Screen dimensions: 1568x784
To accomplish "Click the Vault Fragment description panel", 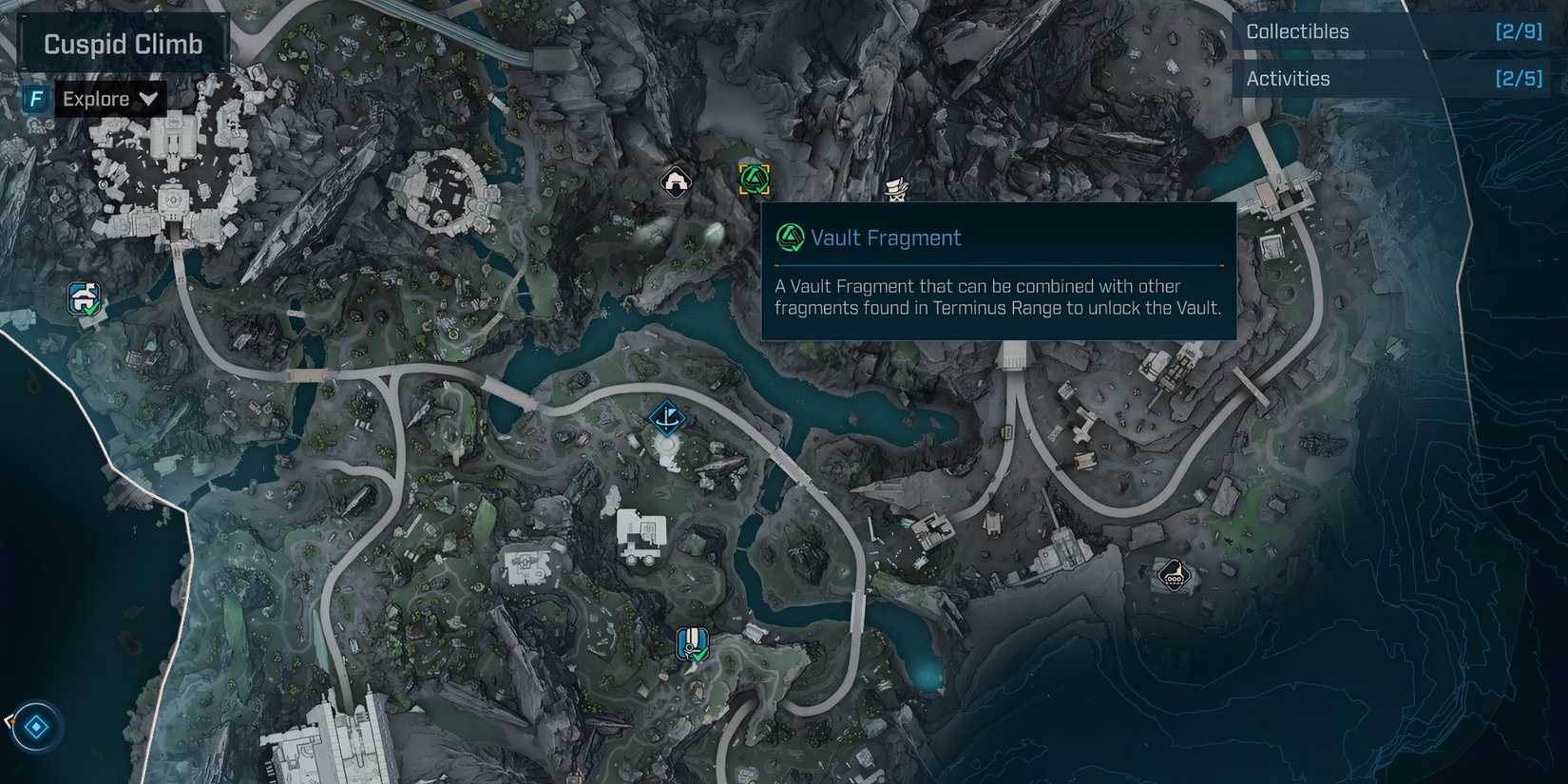I will click(998, 296).
